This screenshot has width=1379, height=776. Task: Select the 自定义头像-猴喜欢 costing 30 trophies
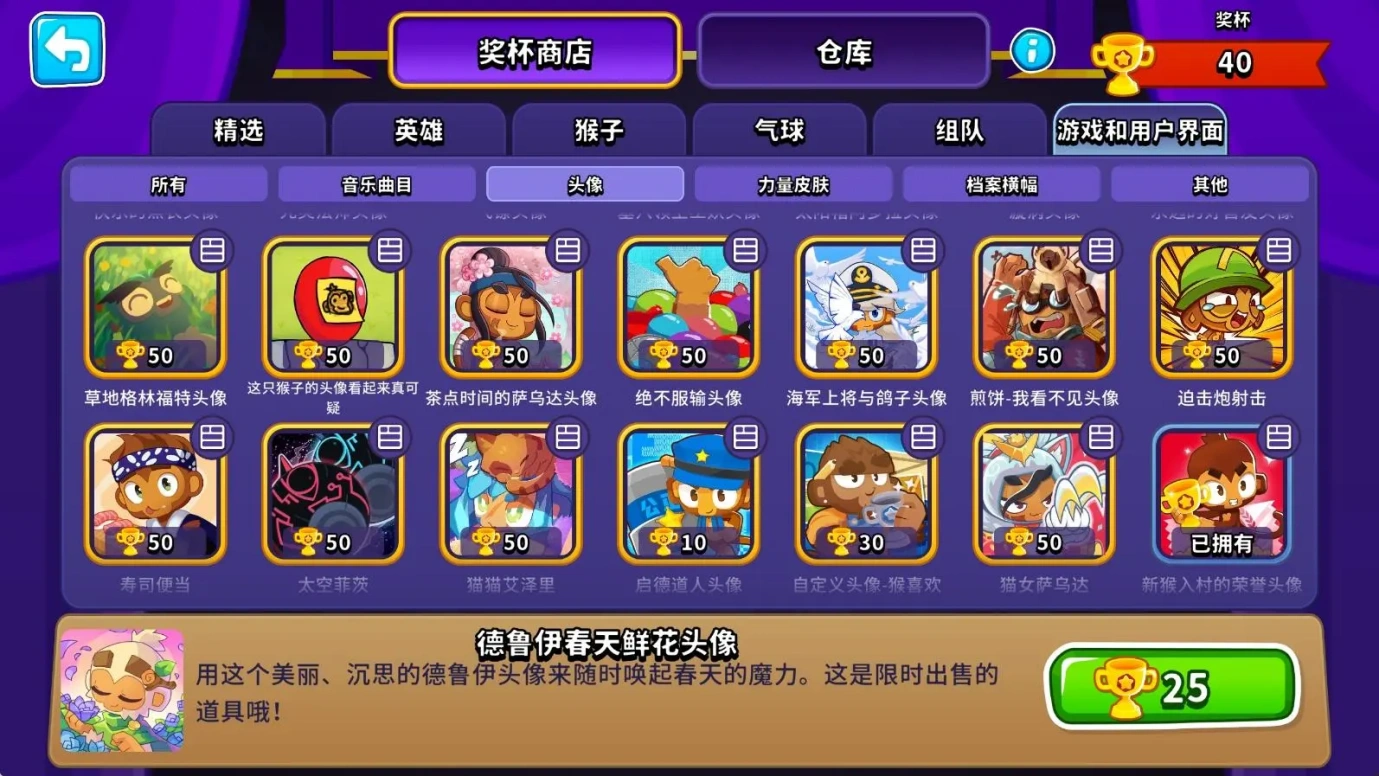[x=865, y=492]
